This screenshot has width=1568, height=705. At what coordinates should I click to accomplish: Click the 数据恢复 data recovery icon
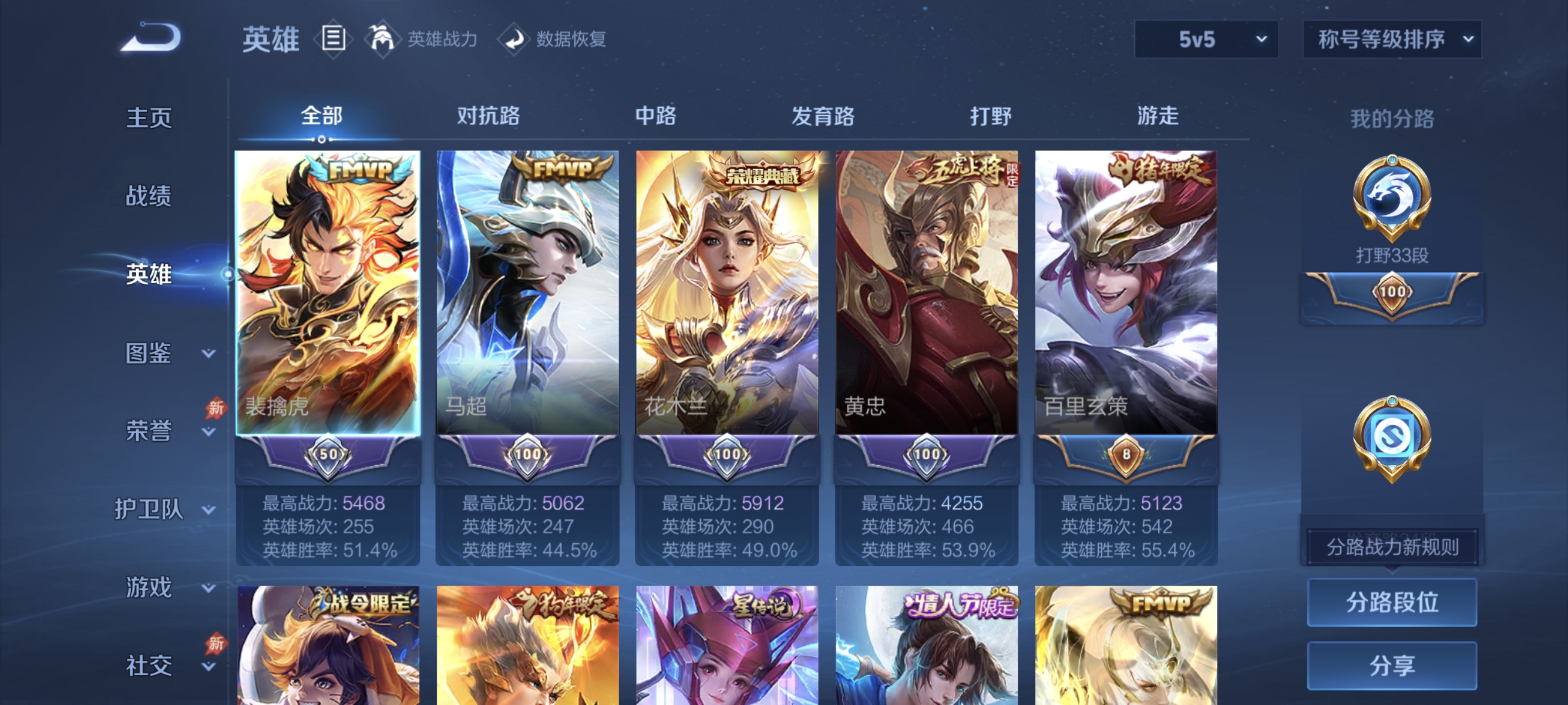515,38
